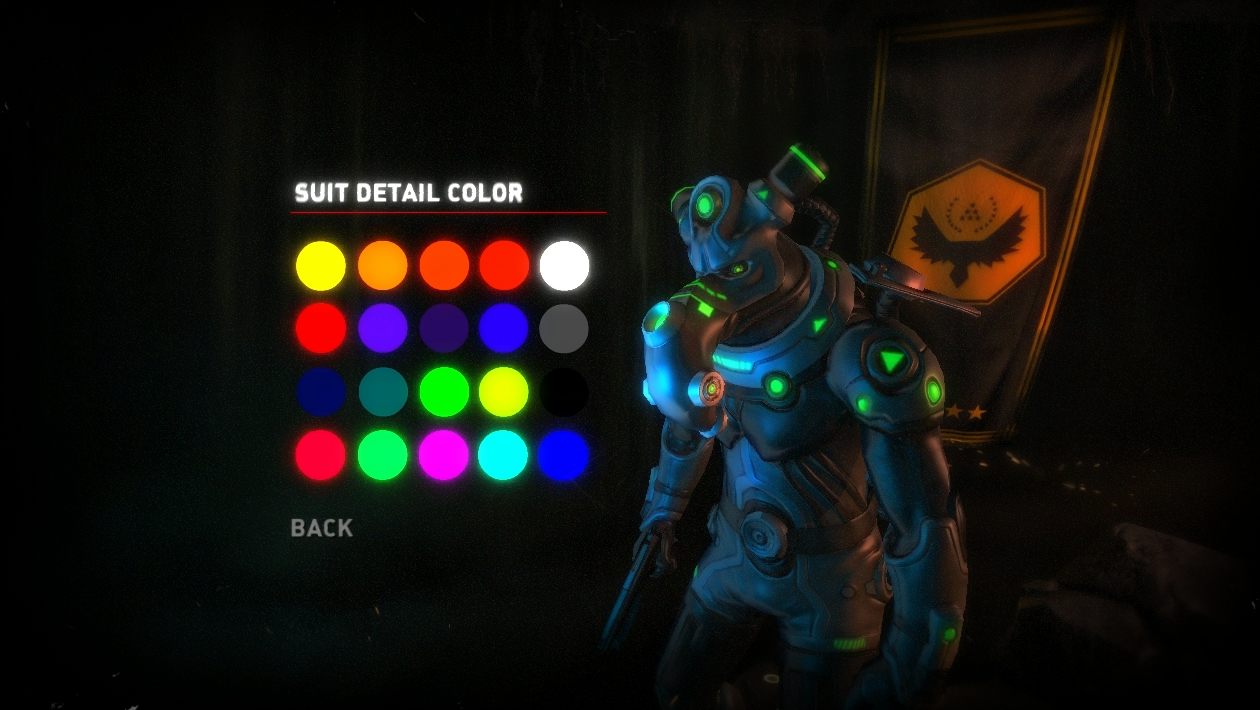This screenshot has width=1260, height=710.
Task: Choose the black color swatch
Action: coord(564,392)
